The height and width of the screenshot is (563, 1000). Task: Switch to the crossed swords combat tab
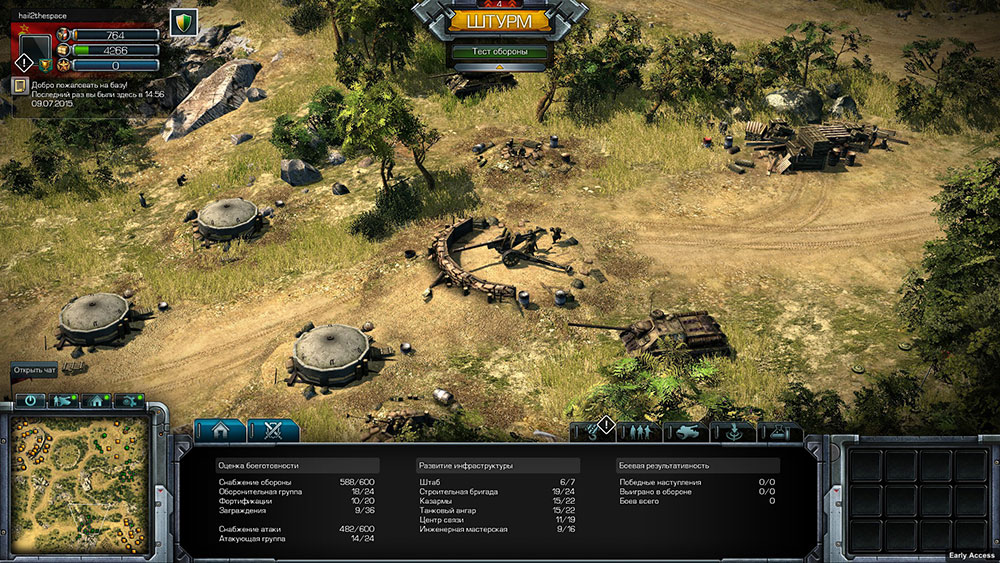click(x=272, y=431)
